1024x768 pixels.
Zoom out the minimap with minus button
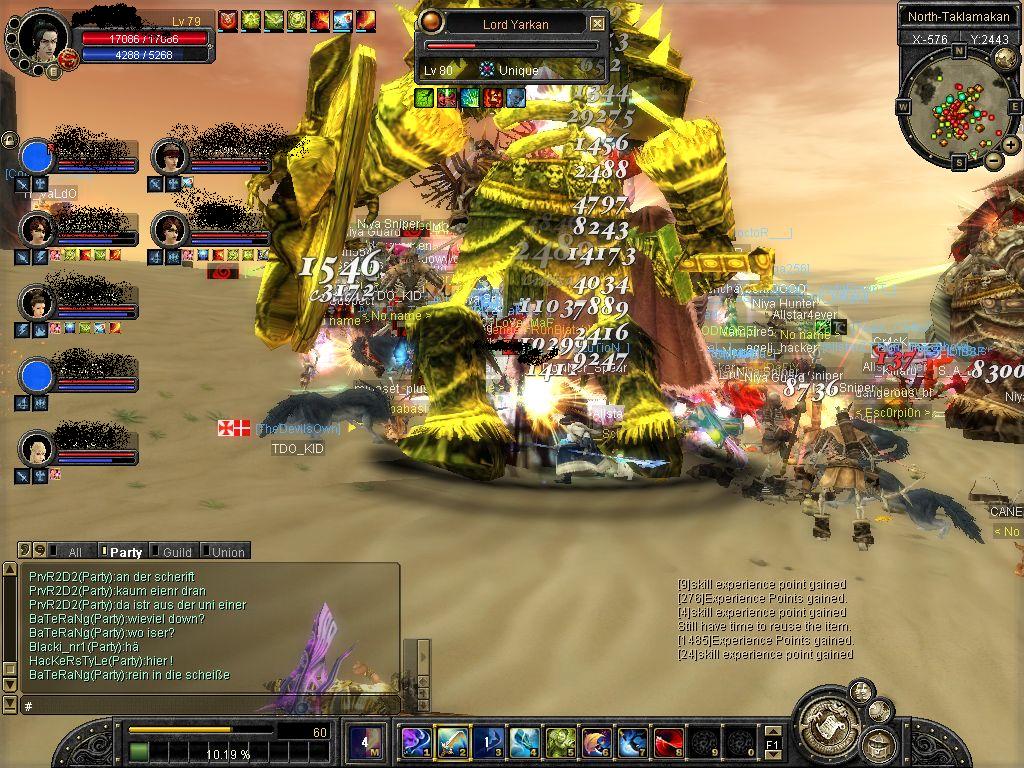pyautogui.click(x=993, y=160)
